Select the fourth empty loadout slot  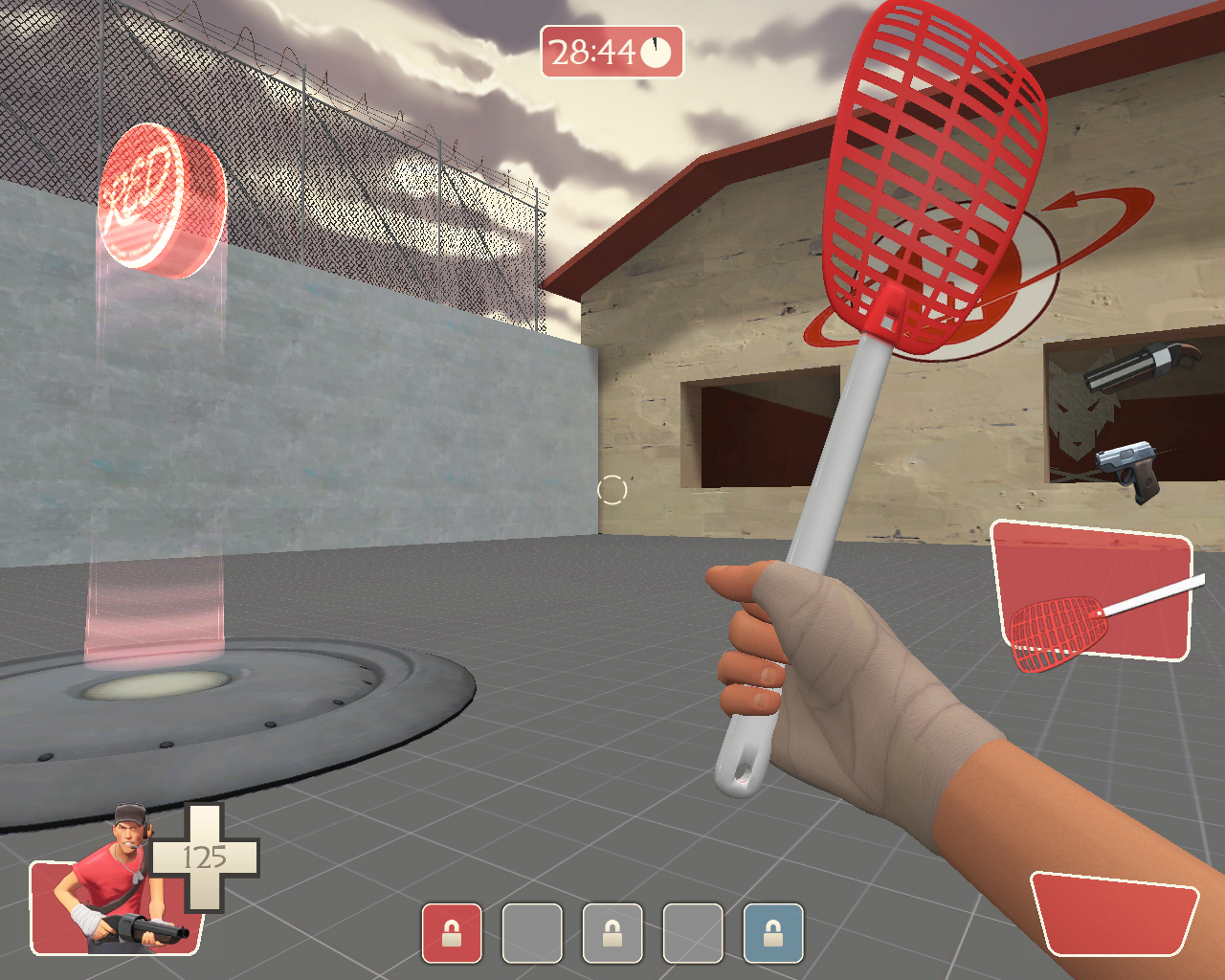point(692,931)
